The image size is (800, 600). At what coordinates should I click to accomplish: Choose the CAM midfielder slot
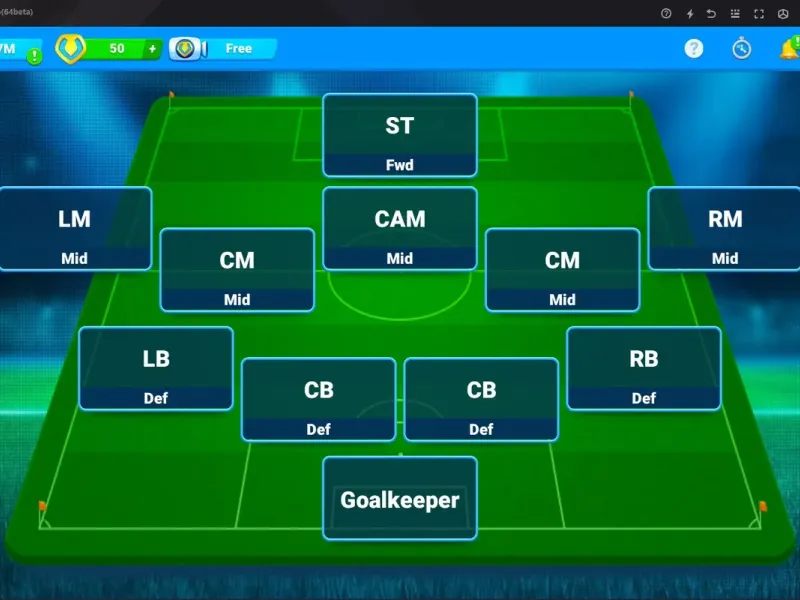pyautogui.click(x=400, y=228)
